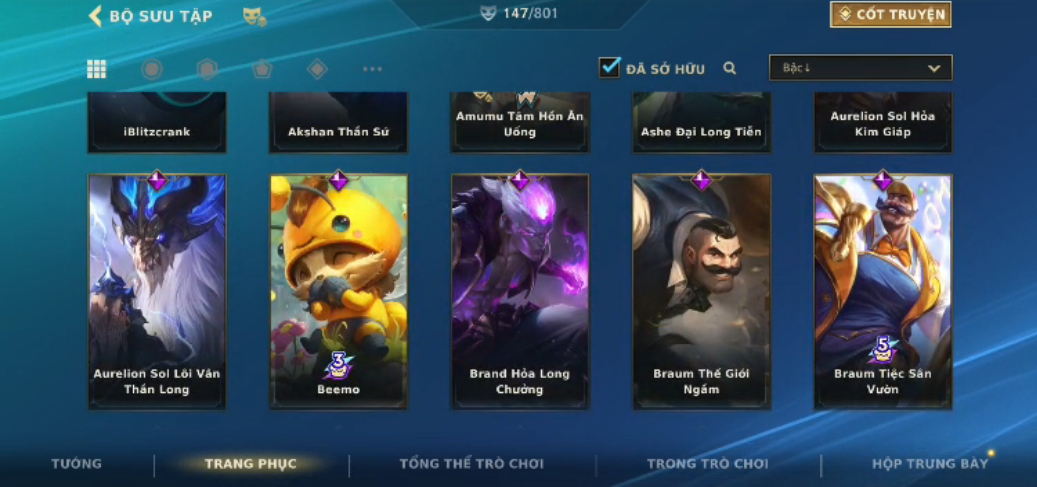The image size is (1037, 487).
Task: Select the grid all-skins filter icon
Action: pos(96,69)
